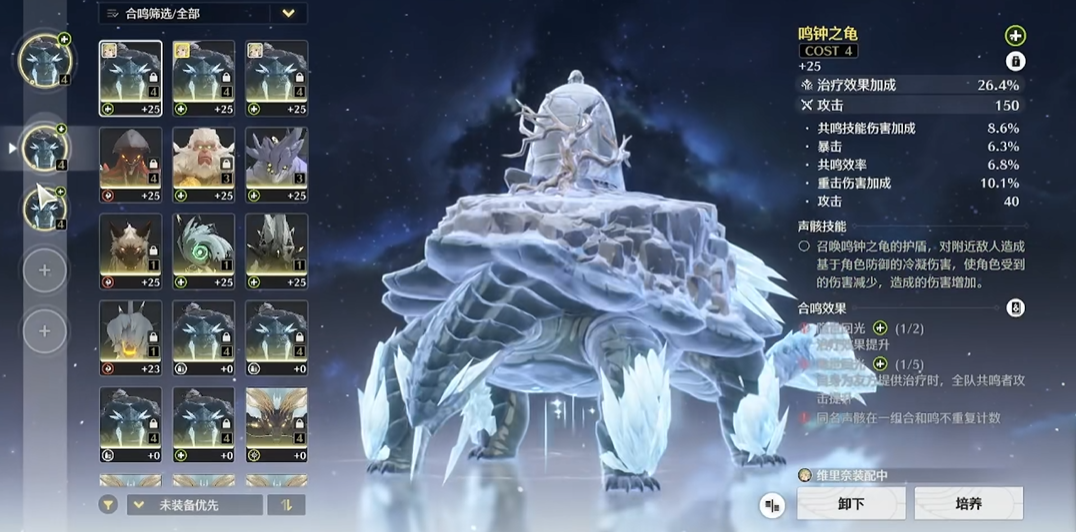Click the funnel filter icon
This screenshot has height=532, width=1076.
pyautogui.click(x=107, y=505)
